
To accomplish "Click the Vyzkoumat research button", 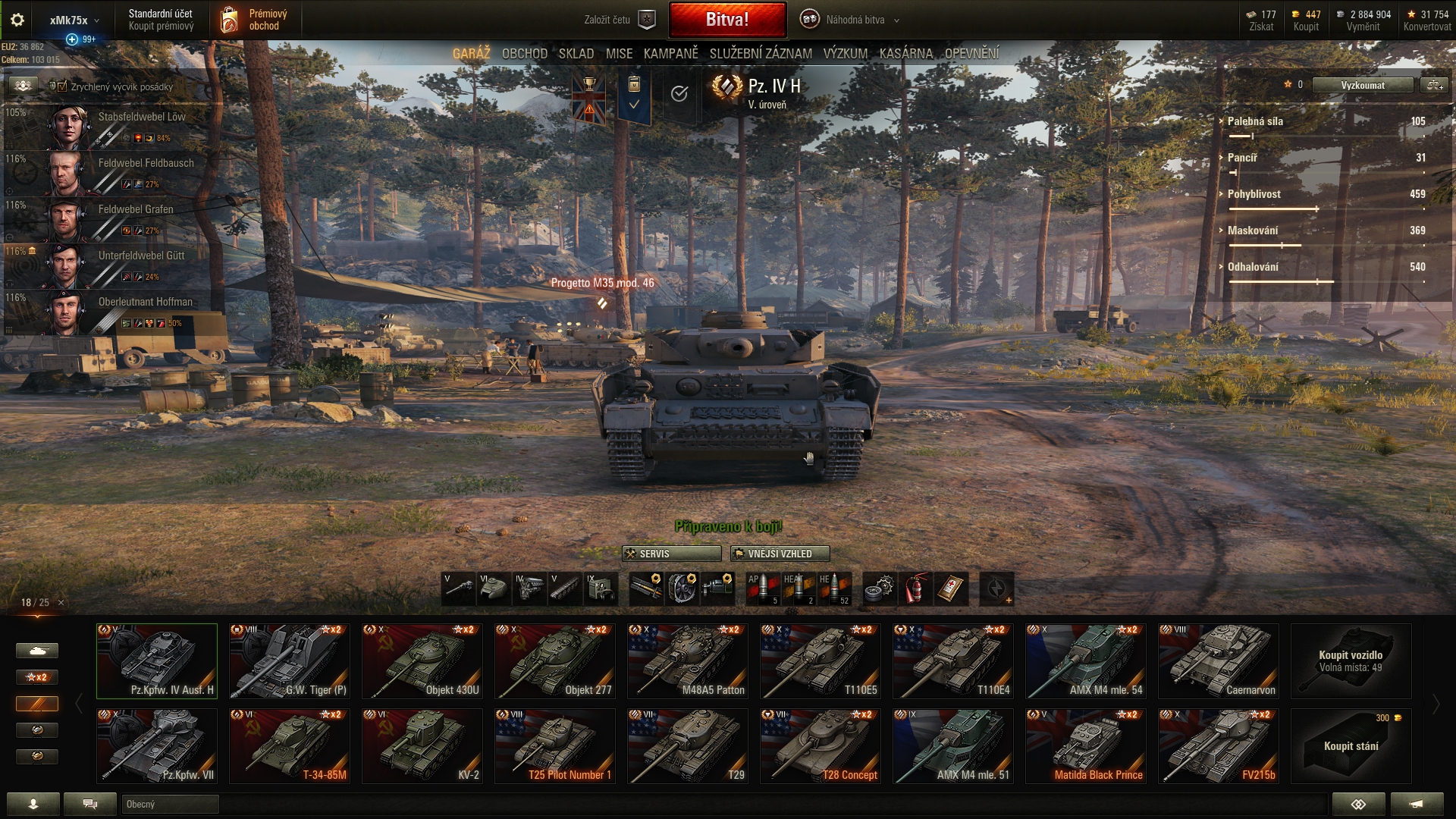I will click(1362, 85).
